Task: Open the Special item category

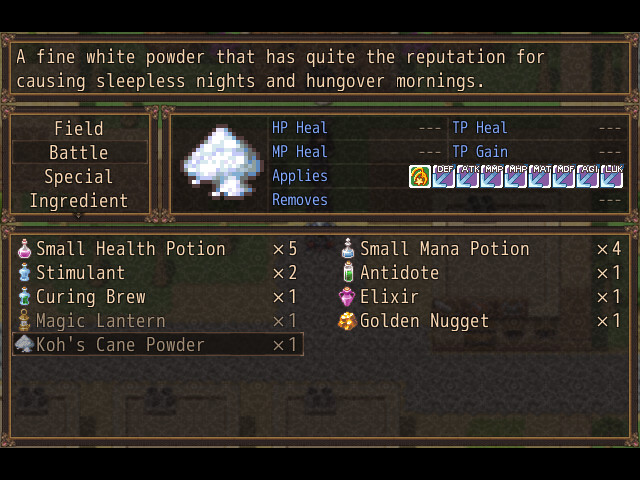Action: 79,177
